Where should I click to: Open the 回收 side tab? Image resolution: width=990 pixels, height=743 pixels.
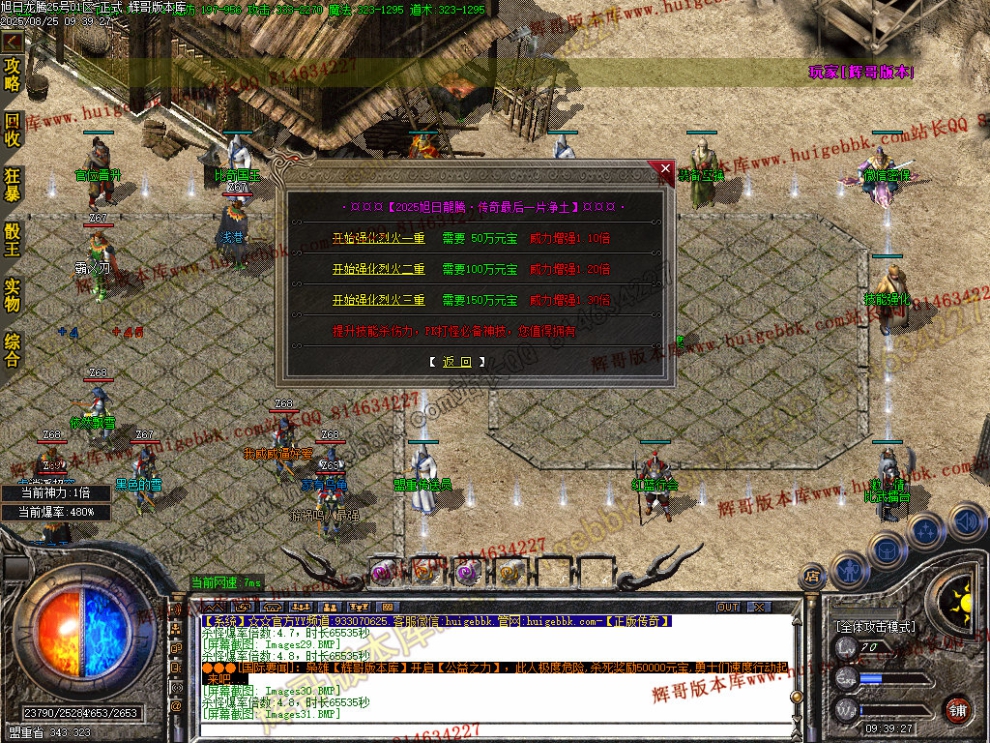(12, 130)
